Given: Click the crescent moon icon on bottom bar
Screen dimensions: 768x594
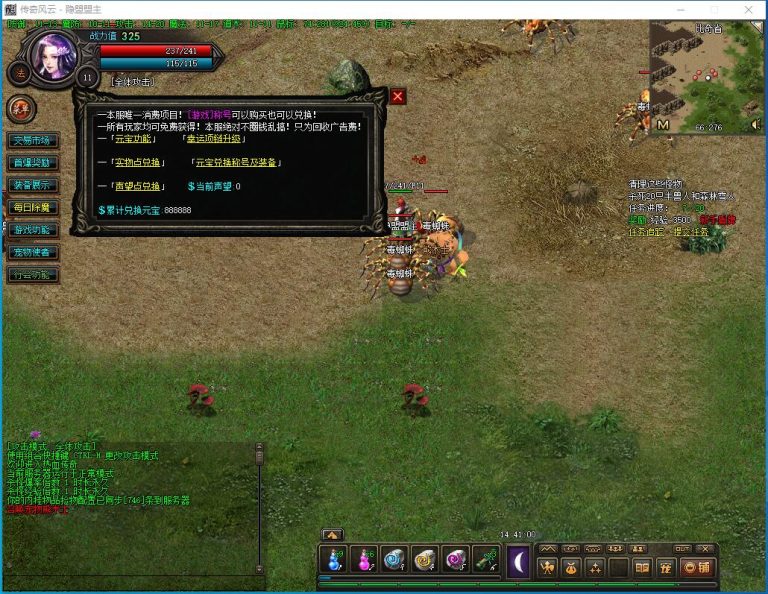Looking at the screenshot, I should 518,562.
